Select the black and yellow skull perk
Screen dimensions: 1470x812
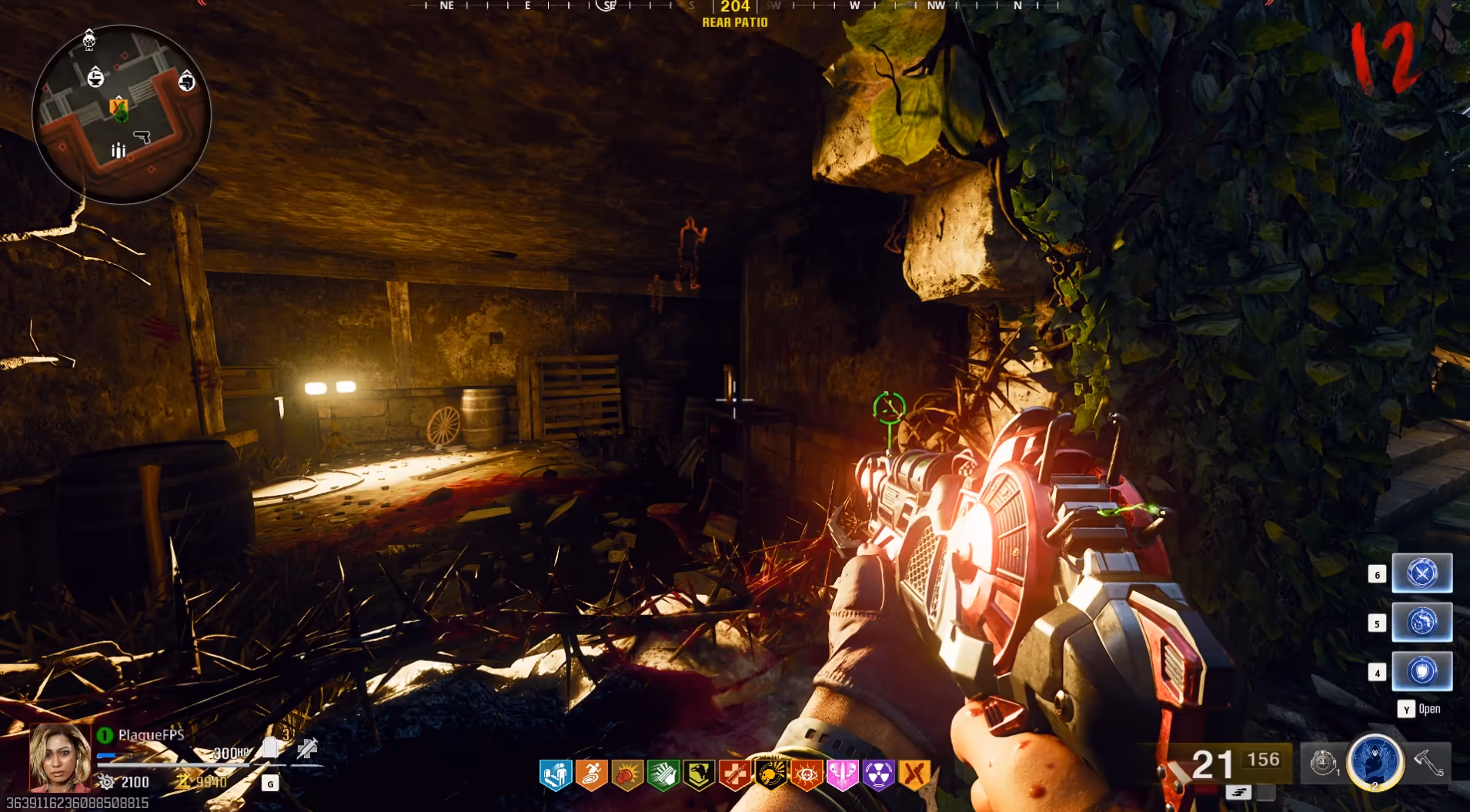point(770,775)
